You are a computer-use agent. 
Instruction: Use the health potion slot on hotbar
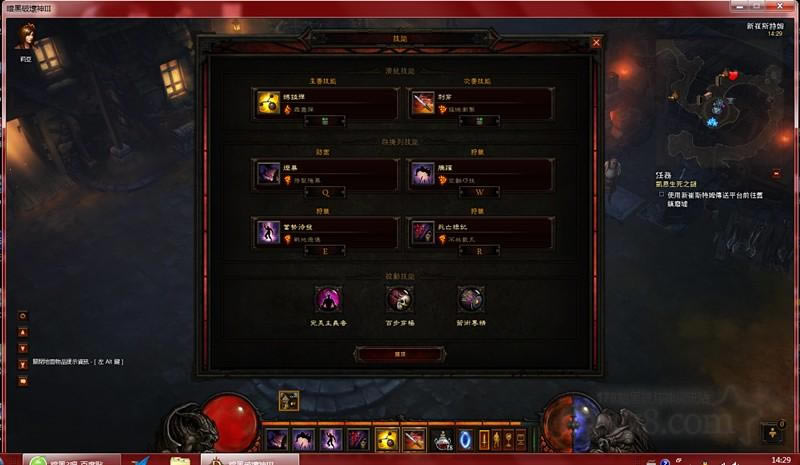tap(442, 439)
